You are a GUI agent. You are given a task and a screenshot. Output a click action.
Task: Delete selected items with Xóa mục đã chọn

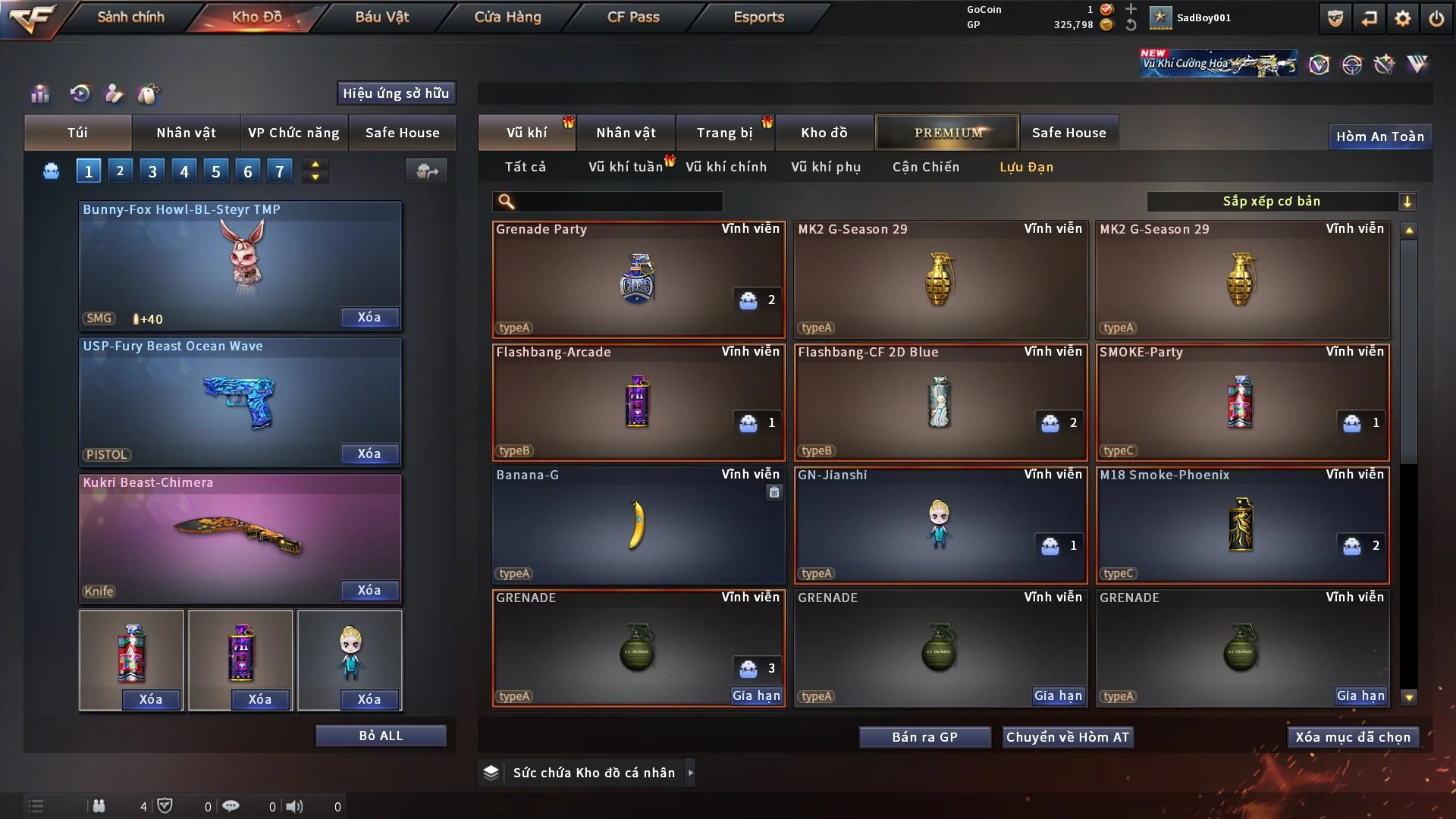tap(1352, 737)
